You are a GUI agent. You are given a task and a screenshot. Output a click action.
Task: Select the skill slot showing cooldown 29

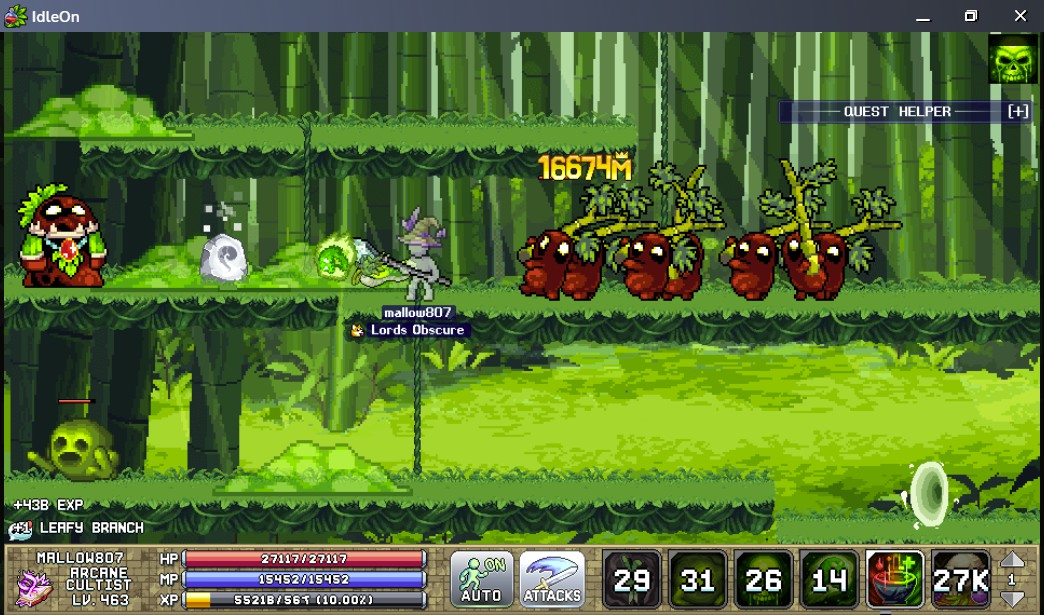(632, 579)
